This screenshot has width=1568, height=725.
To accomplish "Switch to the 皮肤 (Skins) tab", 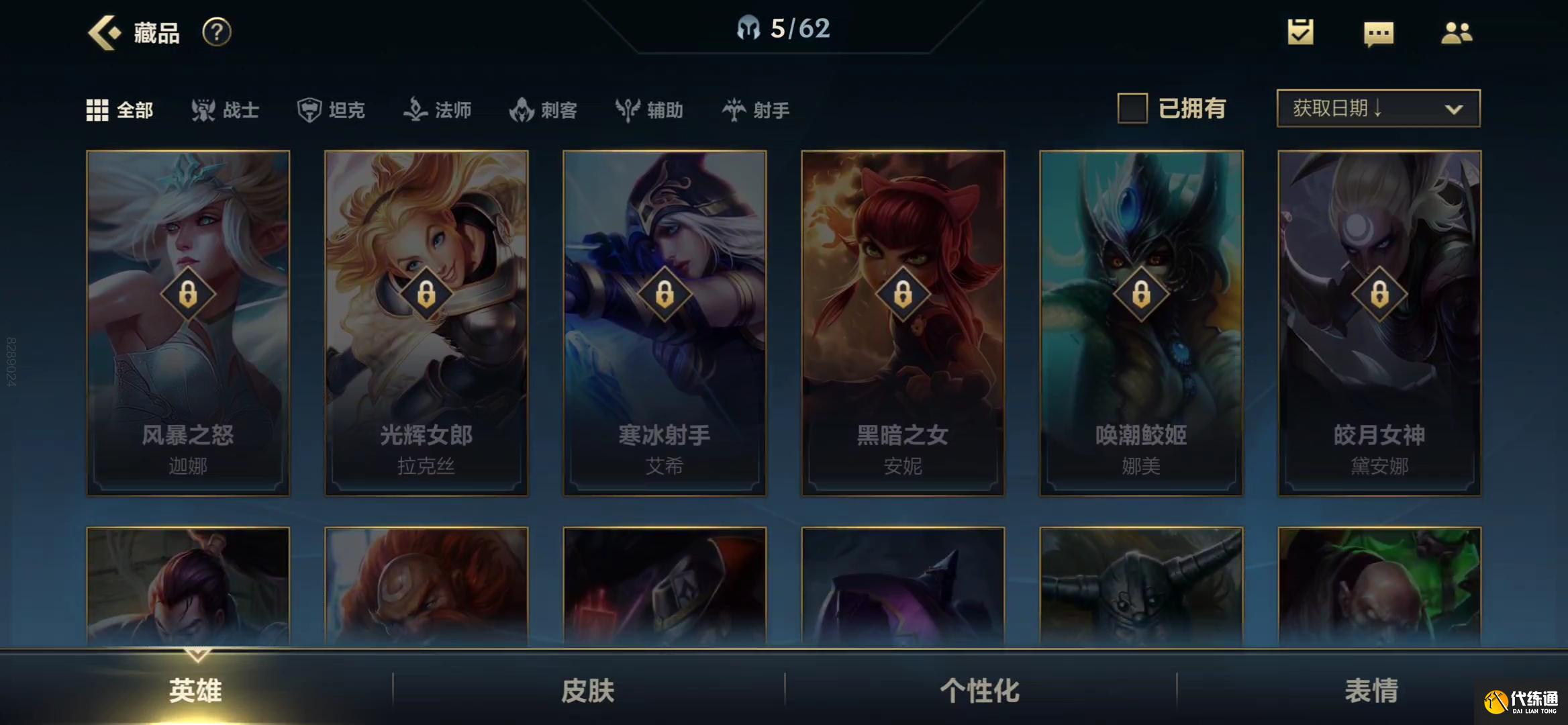I will [x=588, y=690].
